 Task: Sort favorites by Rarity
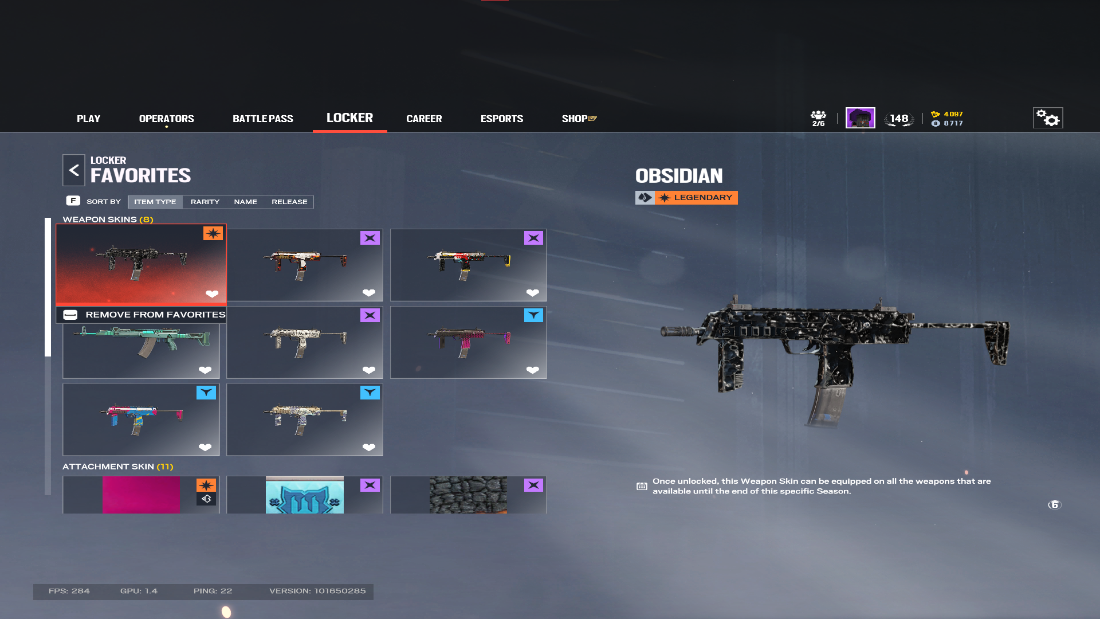[205, 202]
